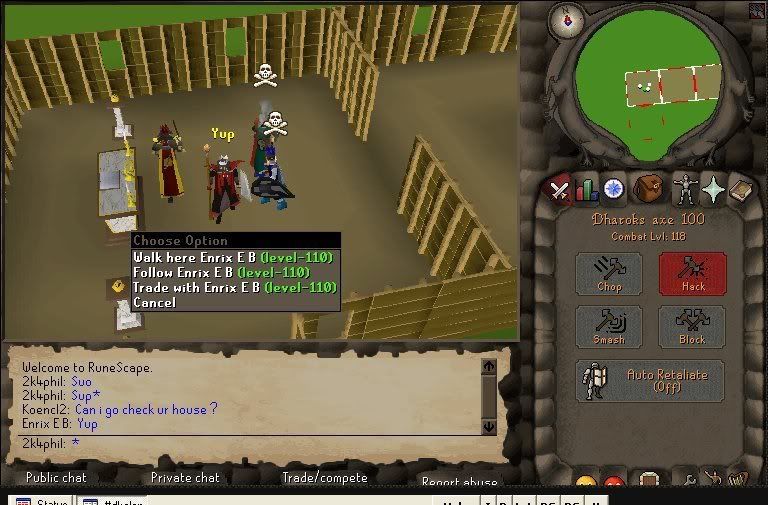Select 'Follow Enrix E B' option
The image size is (768, 505).
234,273
